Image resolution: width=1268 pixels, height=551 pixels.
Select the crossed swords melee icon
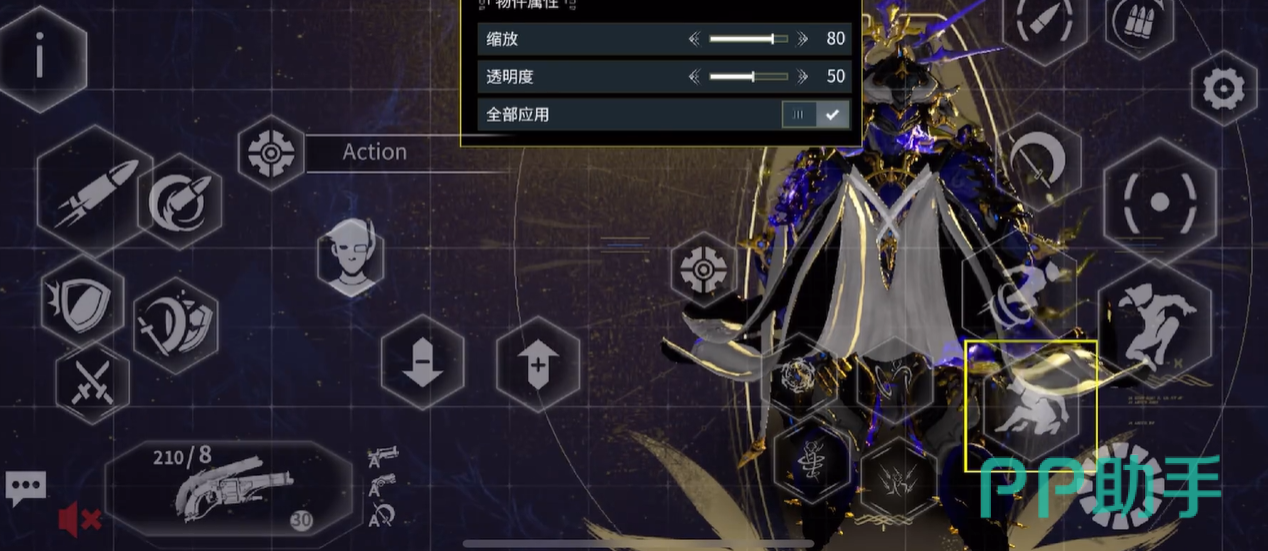92,383
